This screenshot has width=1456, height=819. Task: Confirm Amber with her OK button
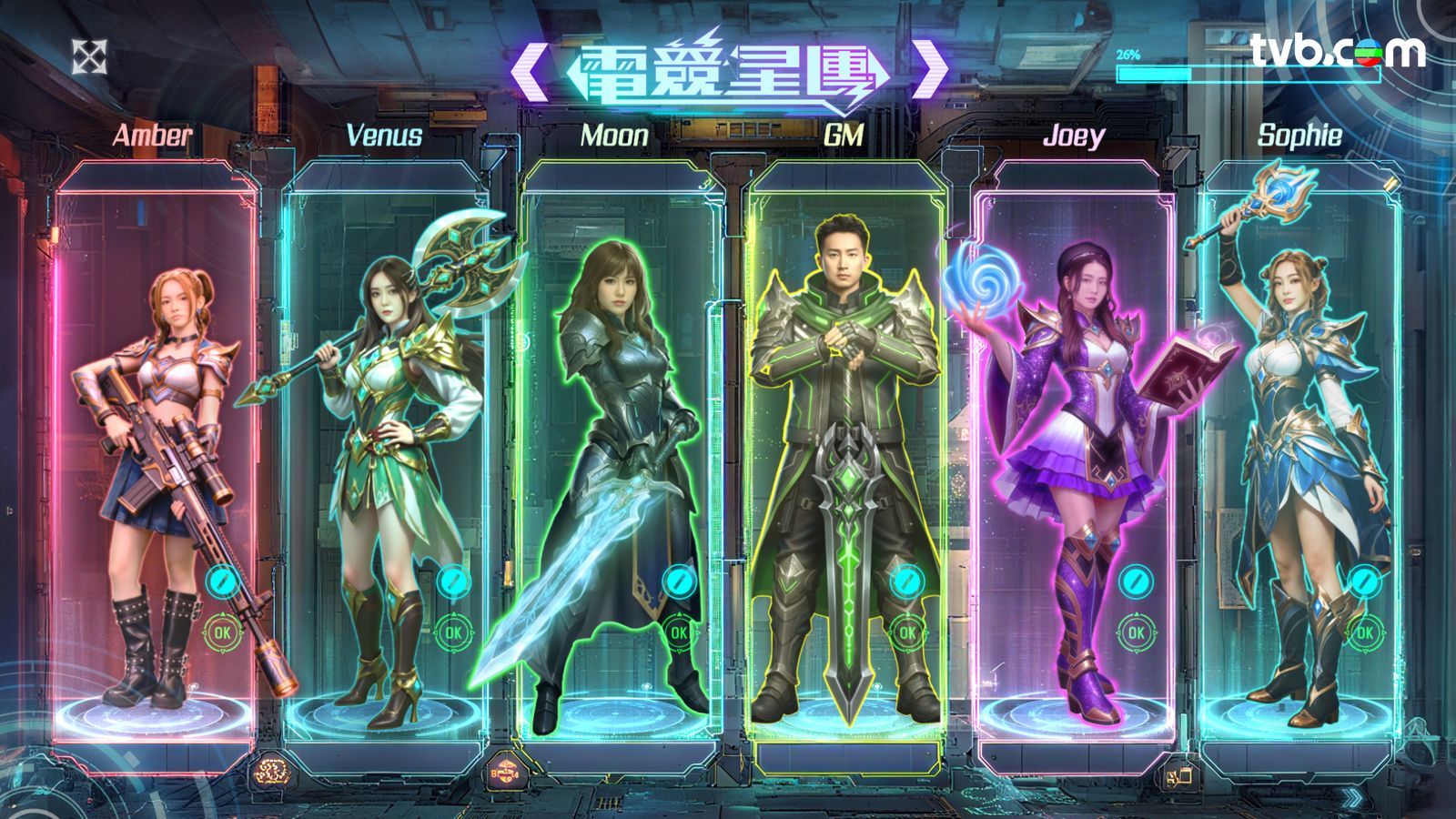(x=222, y=632)
